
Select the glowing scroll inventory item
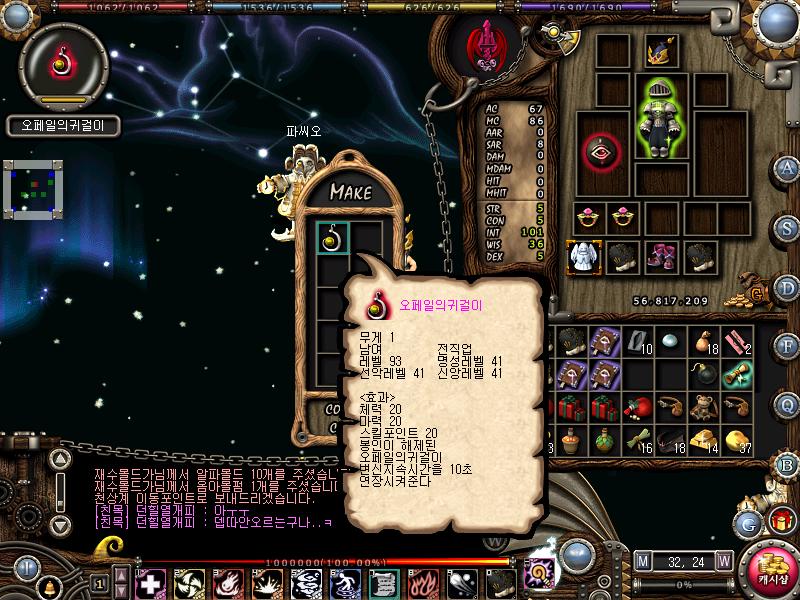click(737, 374)
